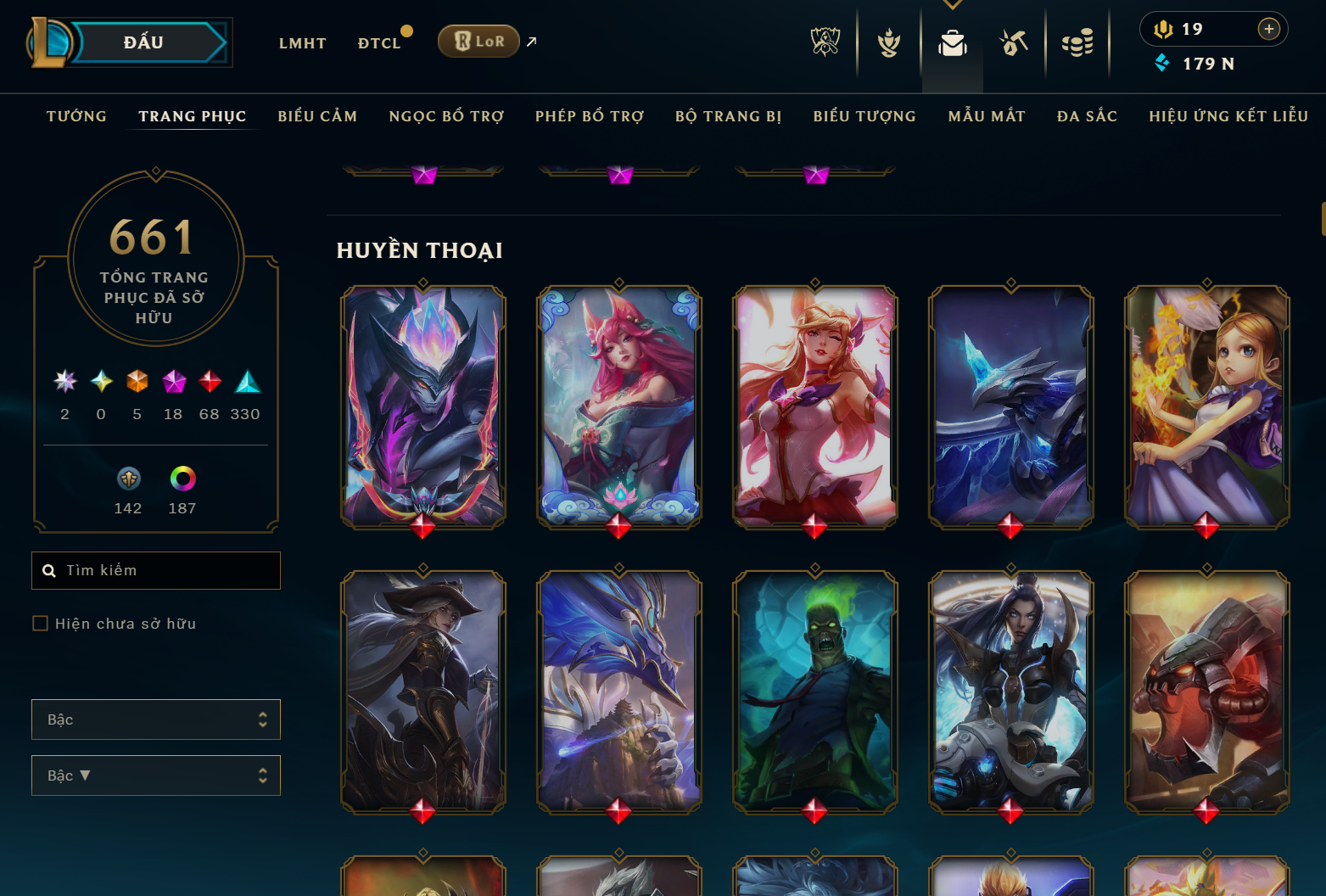This screenshot has width=1326, height=896.
Task: Open the Loot hextech crafting icon
Action: click(1015, 42)
